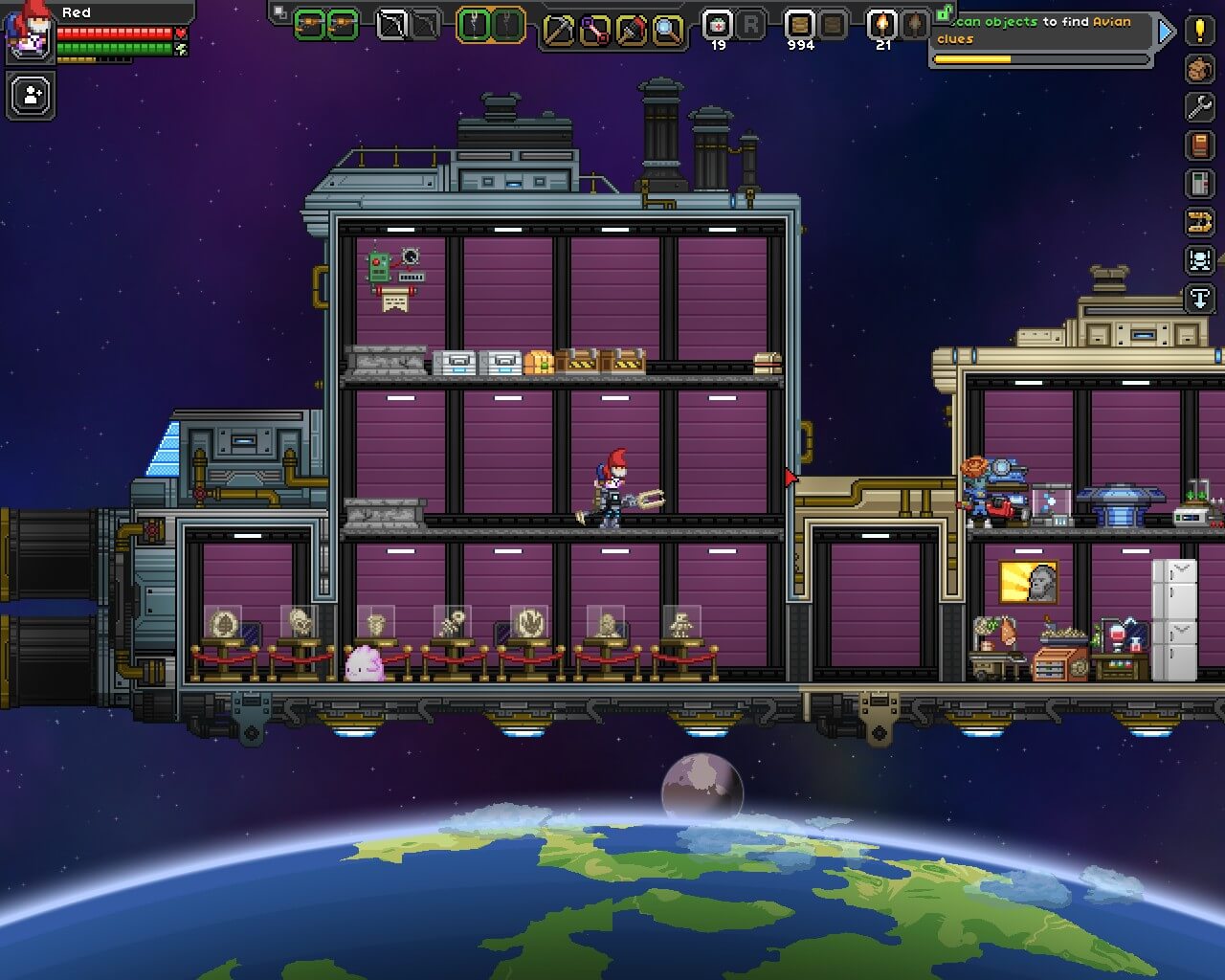The width and height of the screenshot is (1225, 980).
Task: Select the torch slot with 21 items
Action: tap(881, 26)
